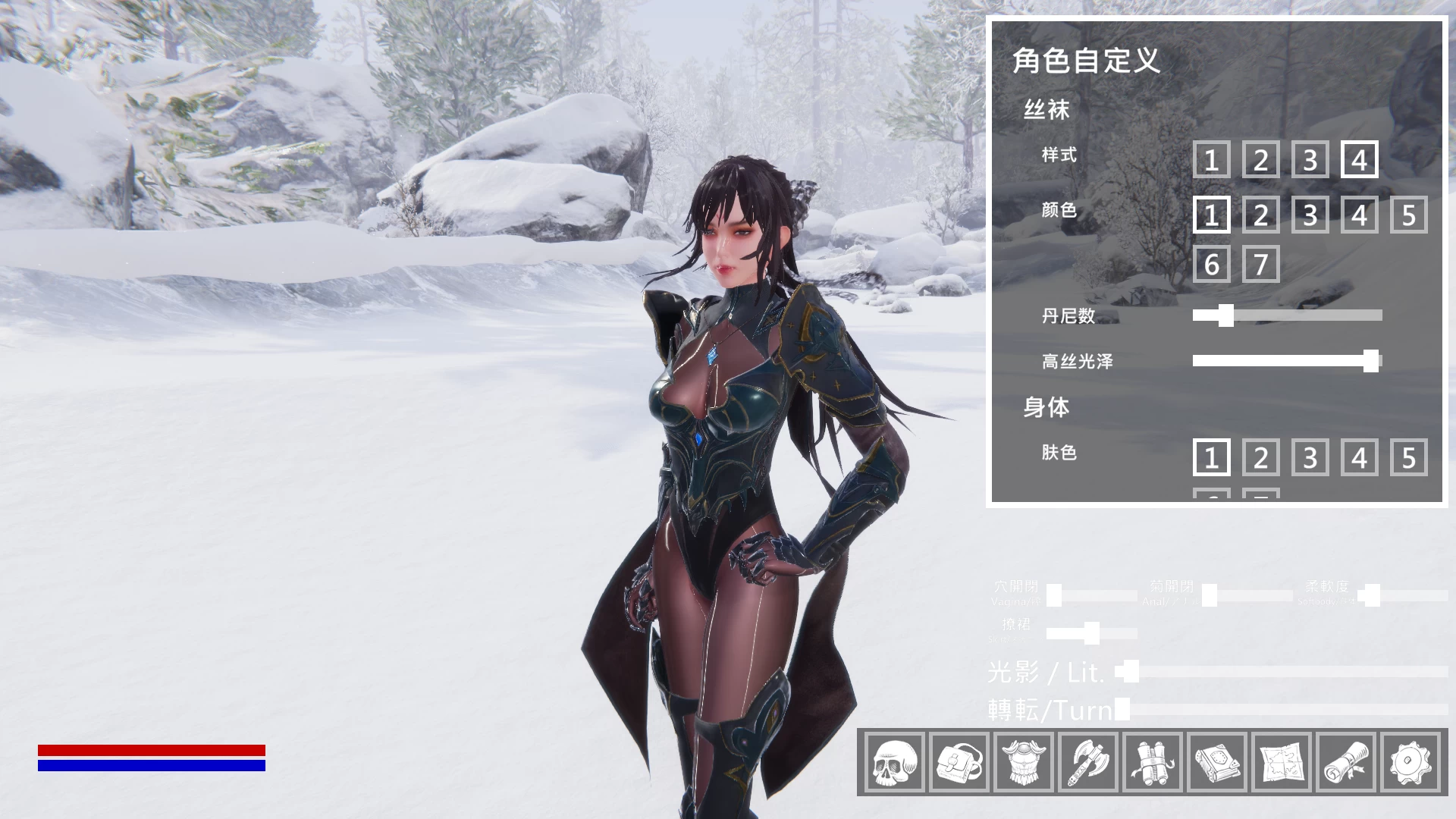Switch stocking style to 1
The width and height of the screenshot is (1456, 819).
[1211, 161]
